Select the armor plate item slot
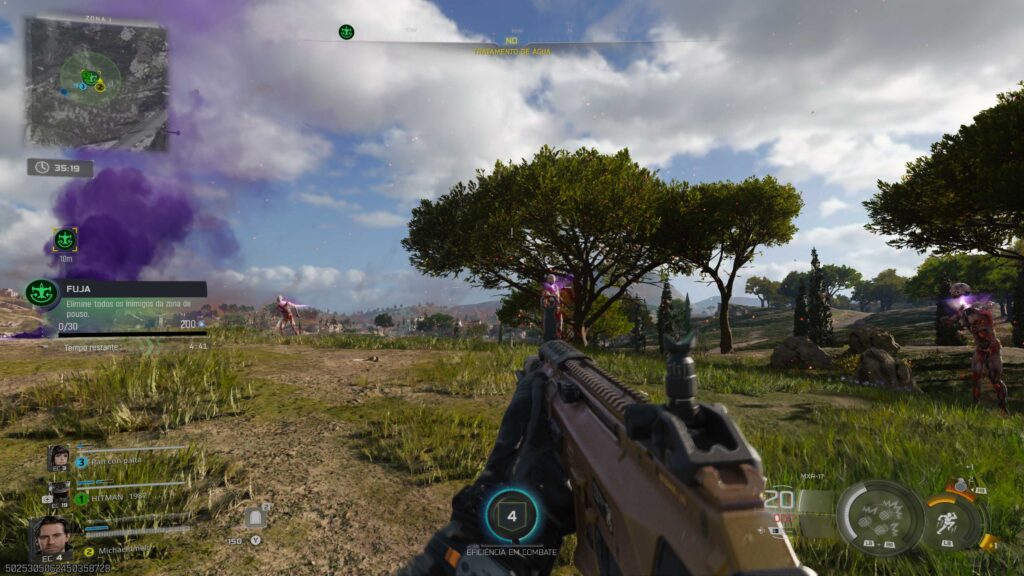The width and height of the screenshot is (1024, 576). (x=255, y=517)
